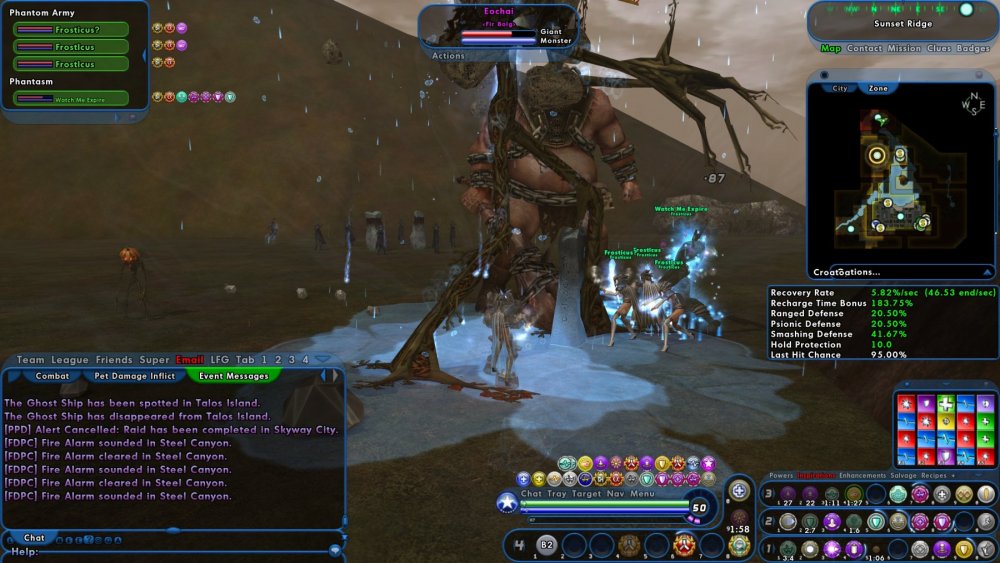This screenshot has height=563, width=1000.
Task: Open the LFG panel
Action: [220, 360]
